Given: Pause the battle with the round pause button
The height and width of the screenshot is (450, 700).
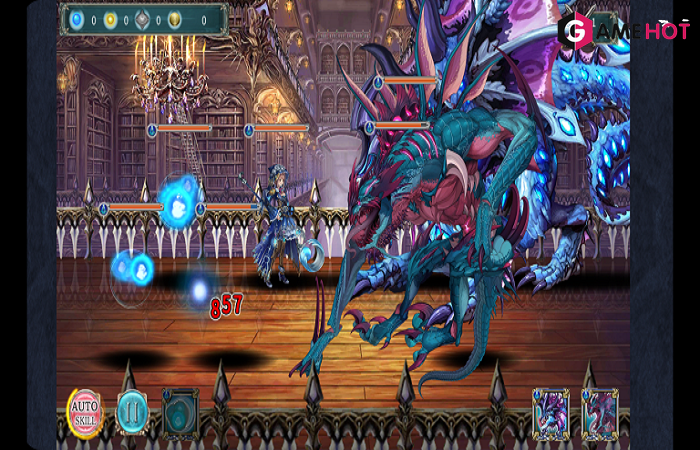Looking at the screenshot, I should pyautogui.click(x=132, y=411).
